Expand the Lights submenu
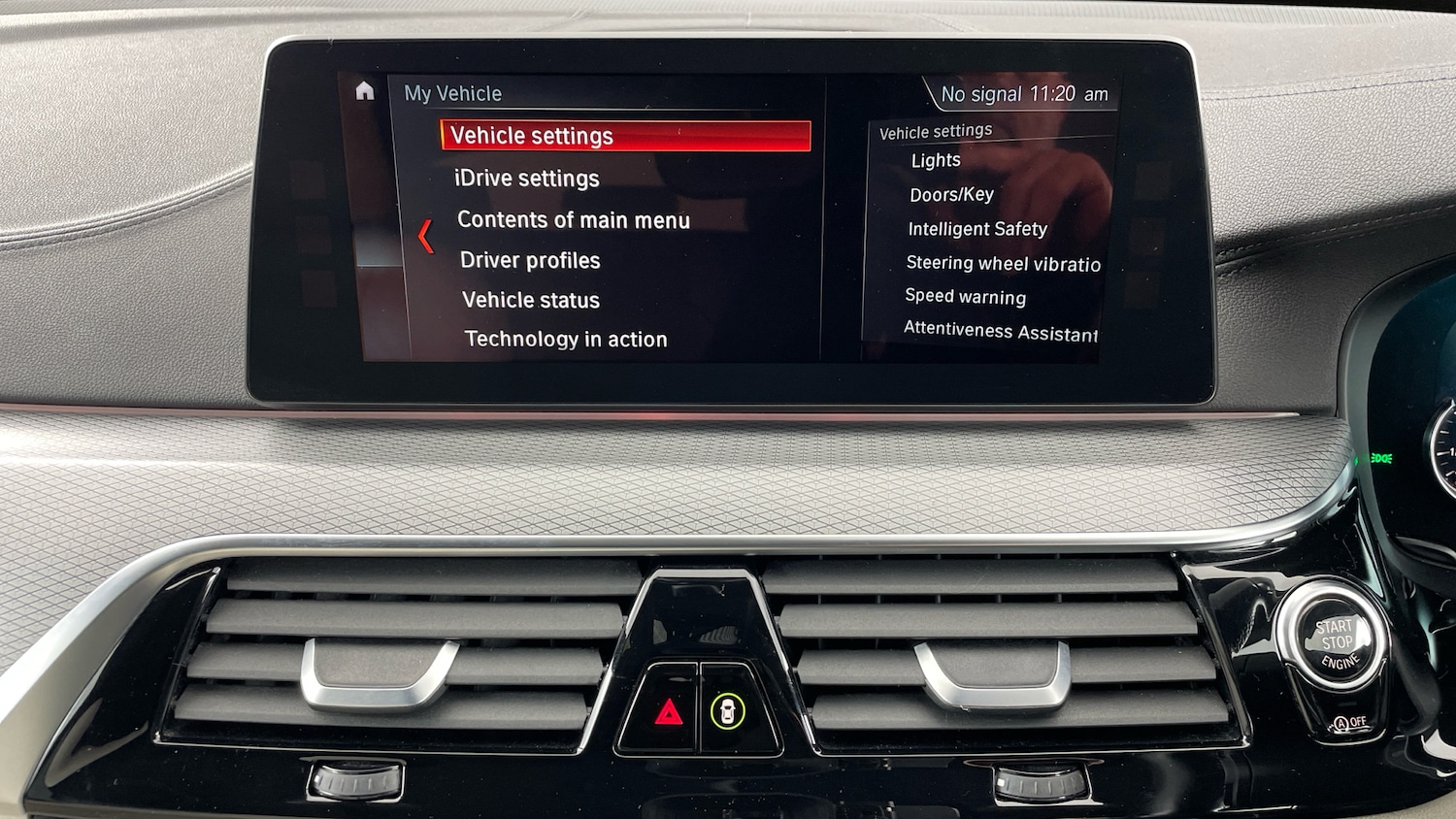The image size is (1456, 819). [x=934, y=159]
